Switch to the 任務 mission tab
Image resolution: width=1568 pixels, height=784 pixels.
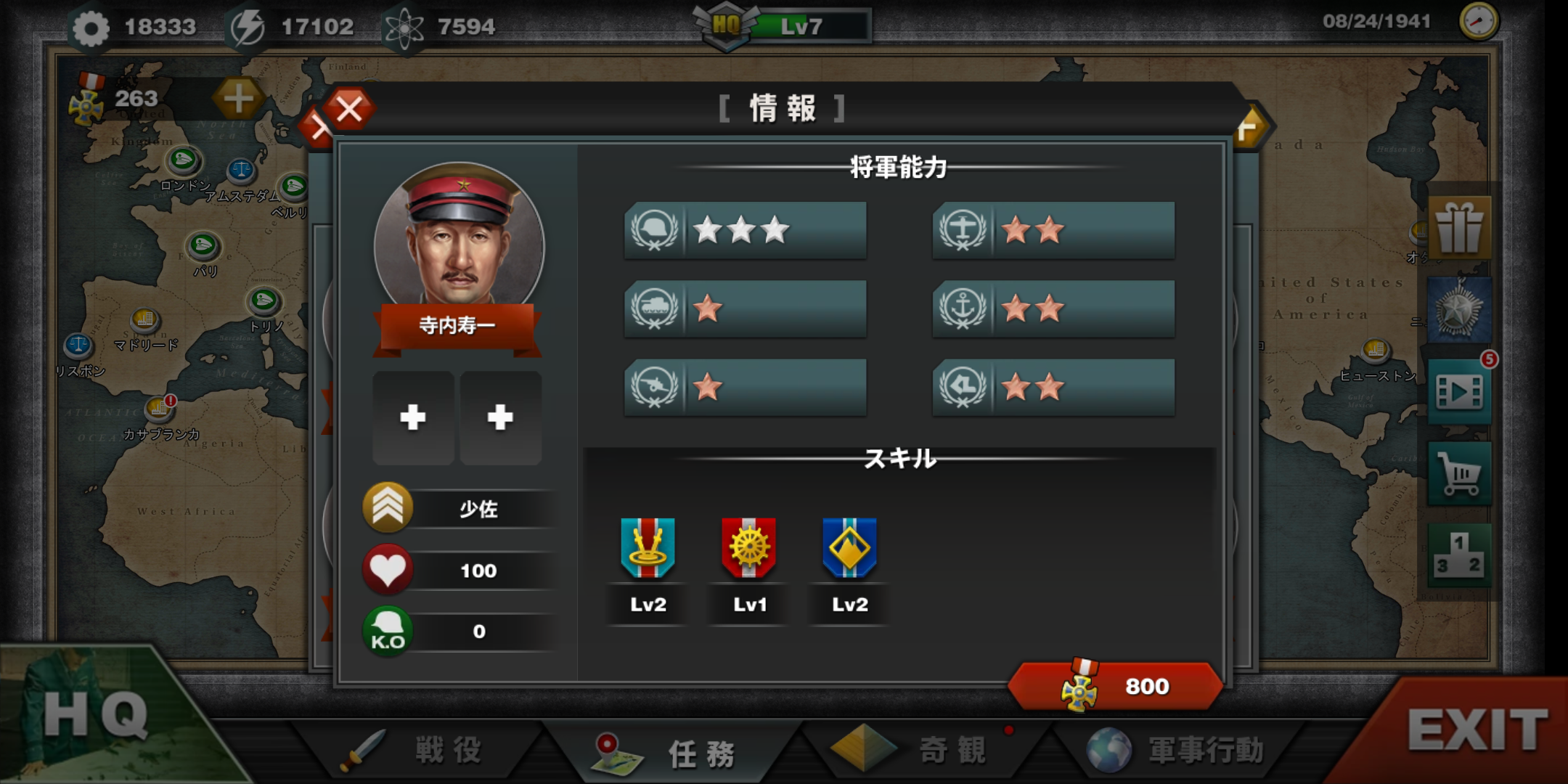coord(671,753)
